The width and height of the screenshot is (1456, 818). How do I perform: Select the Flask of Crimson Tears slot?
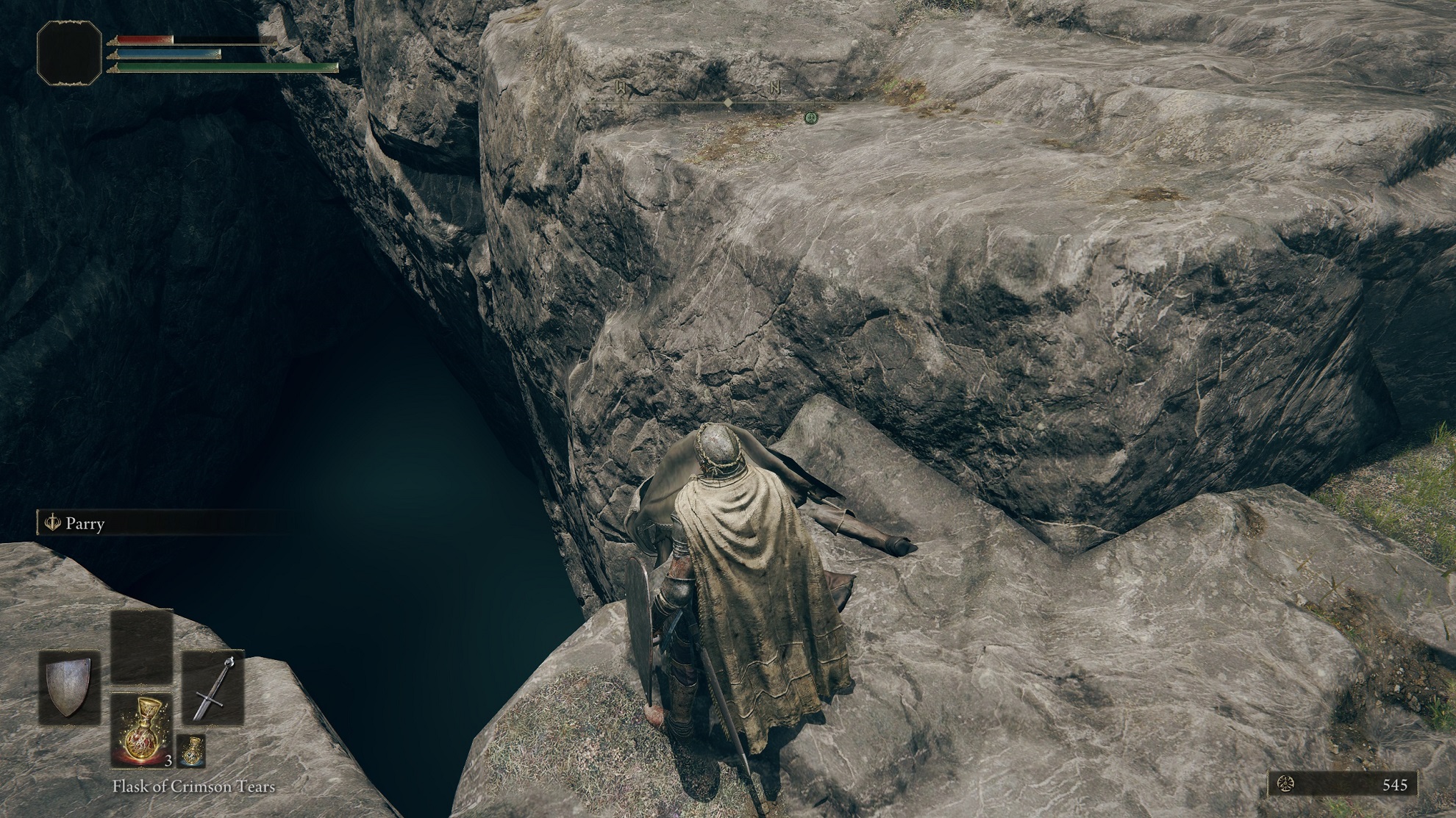coord(141,731)
